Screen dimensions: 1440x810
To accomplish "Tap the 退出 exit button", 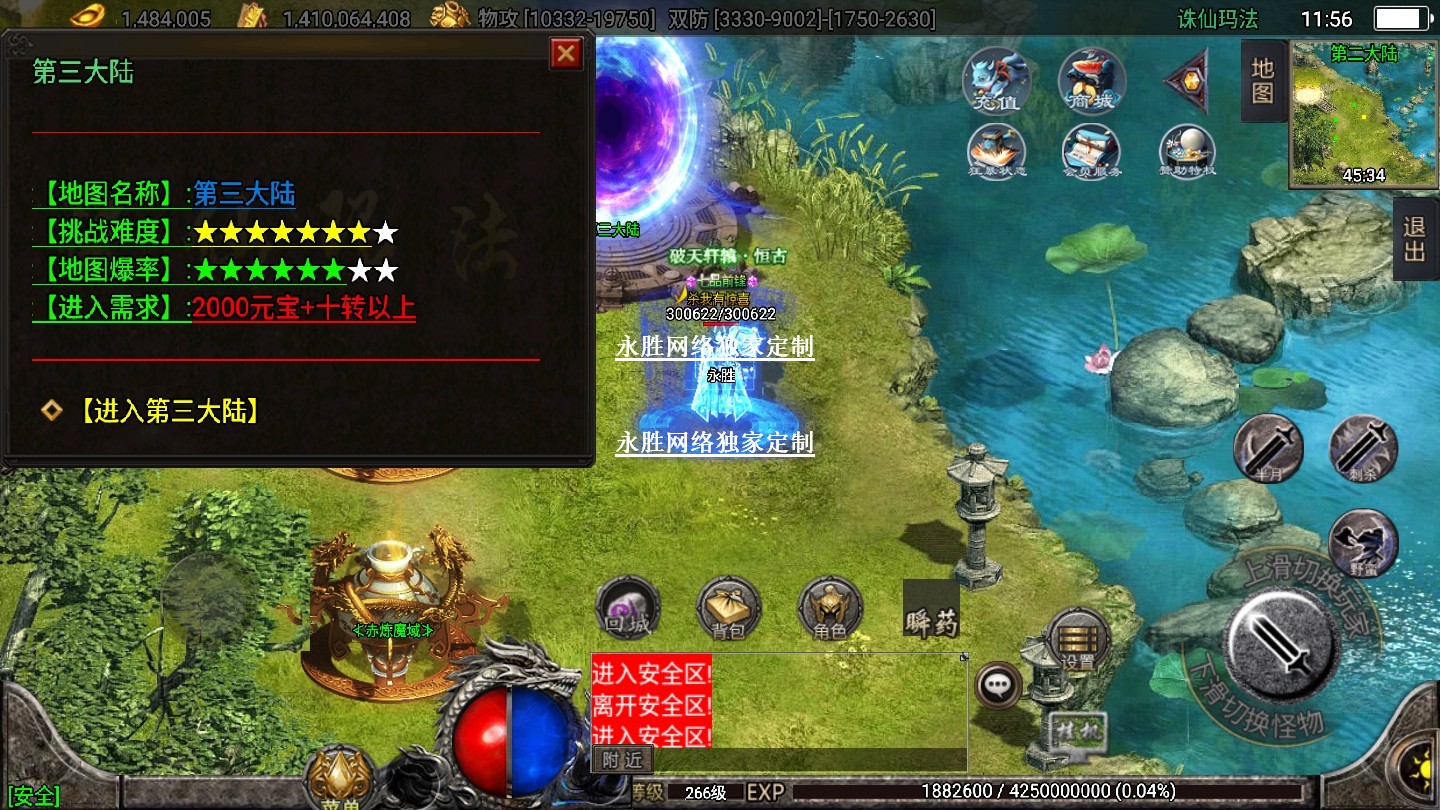I will (x=1415, y=239).
